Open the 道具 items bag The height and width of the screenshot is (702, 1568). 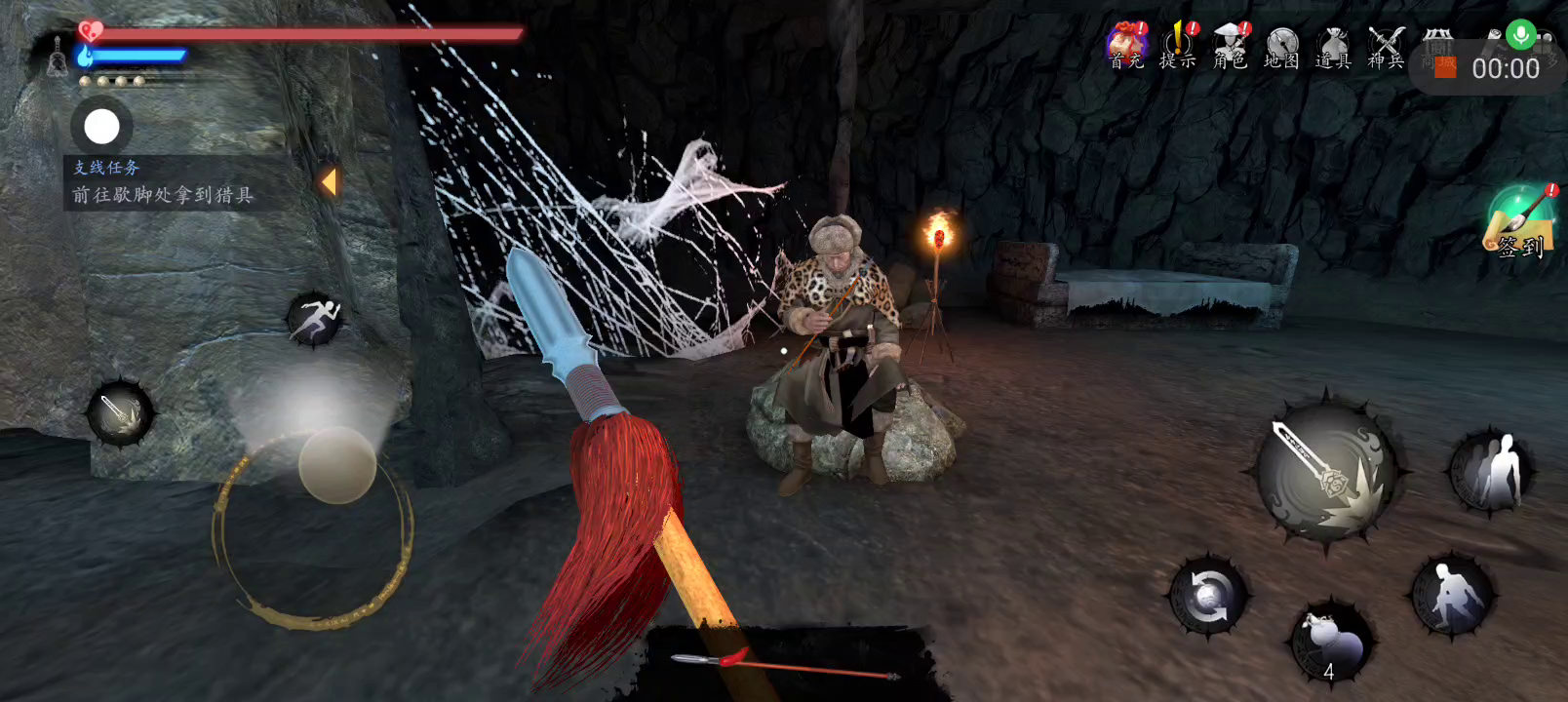[x=1333, y=46]
